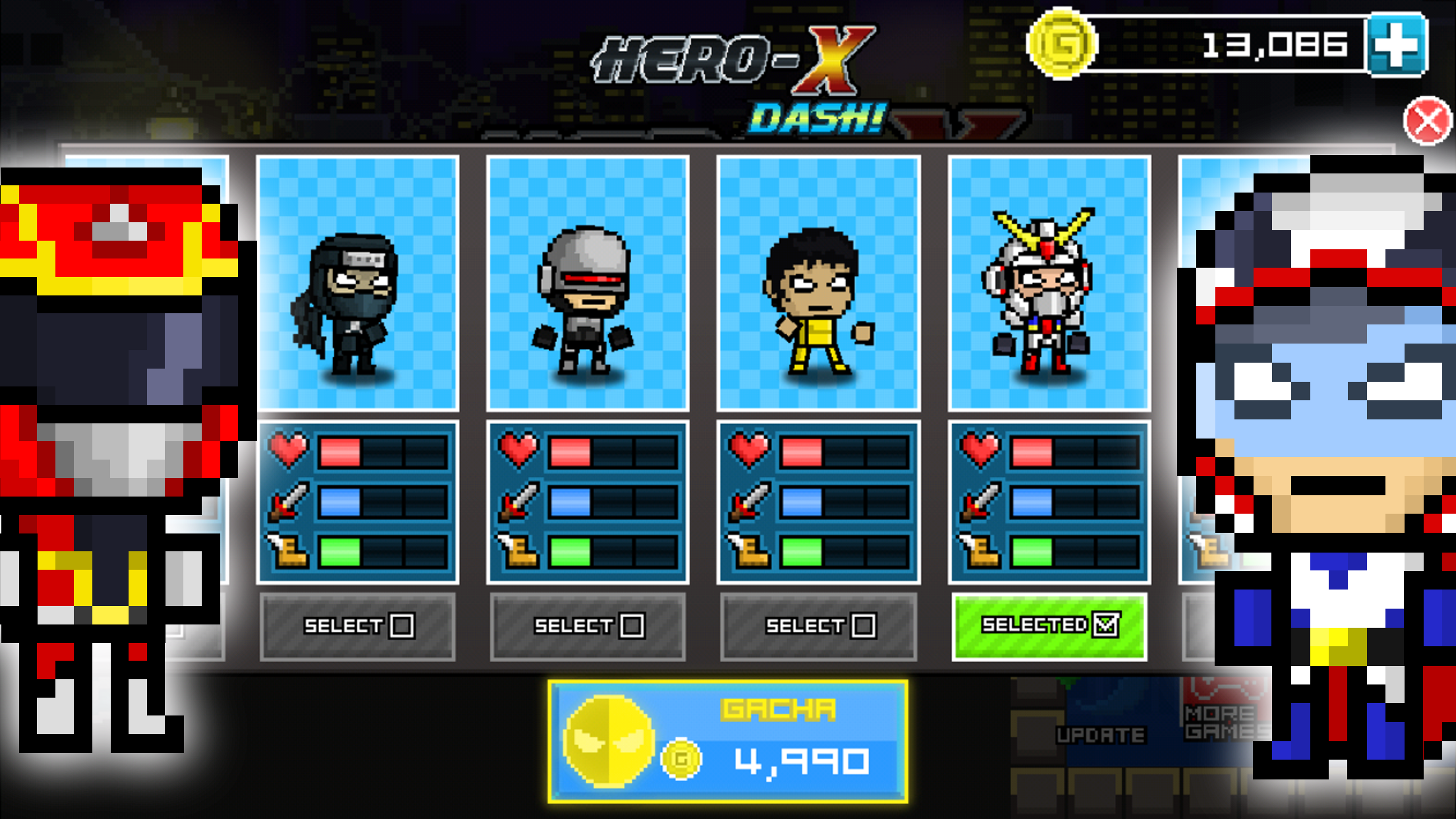
Task: Click the red X to close the screen
Action: click(x=1426, y=119)
